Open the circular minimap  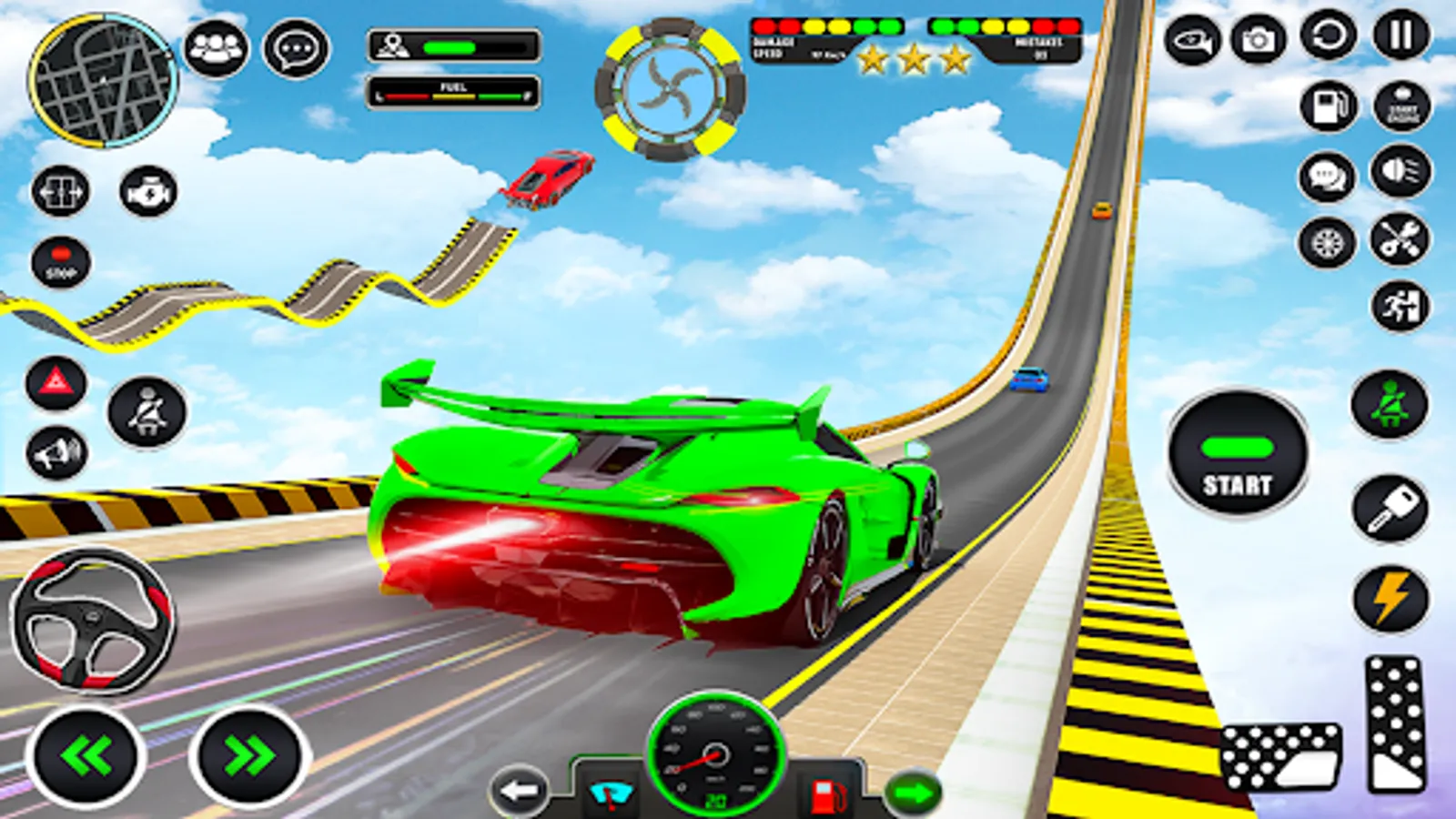103,81
